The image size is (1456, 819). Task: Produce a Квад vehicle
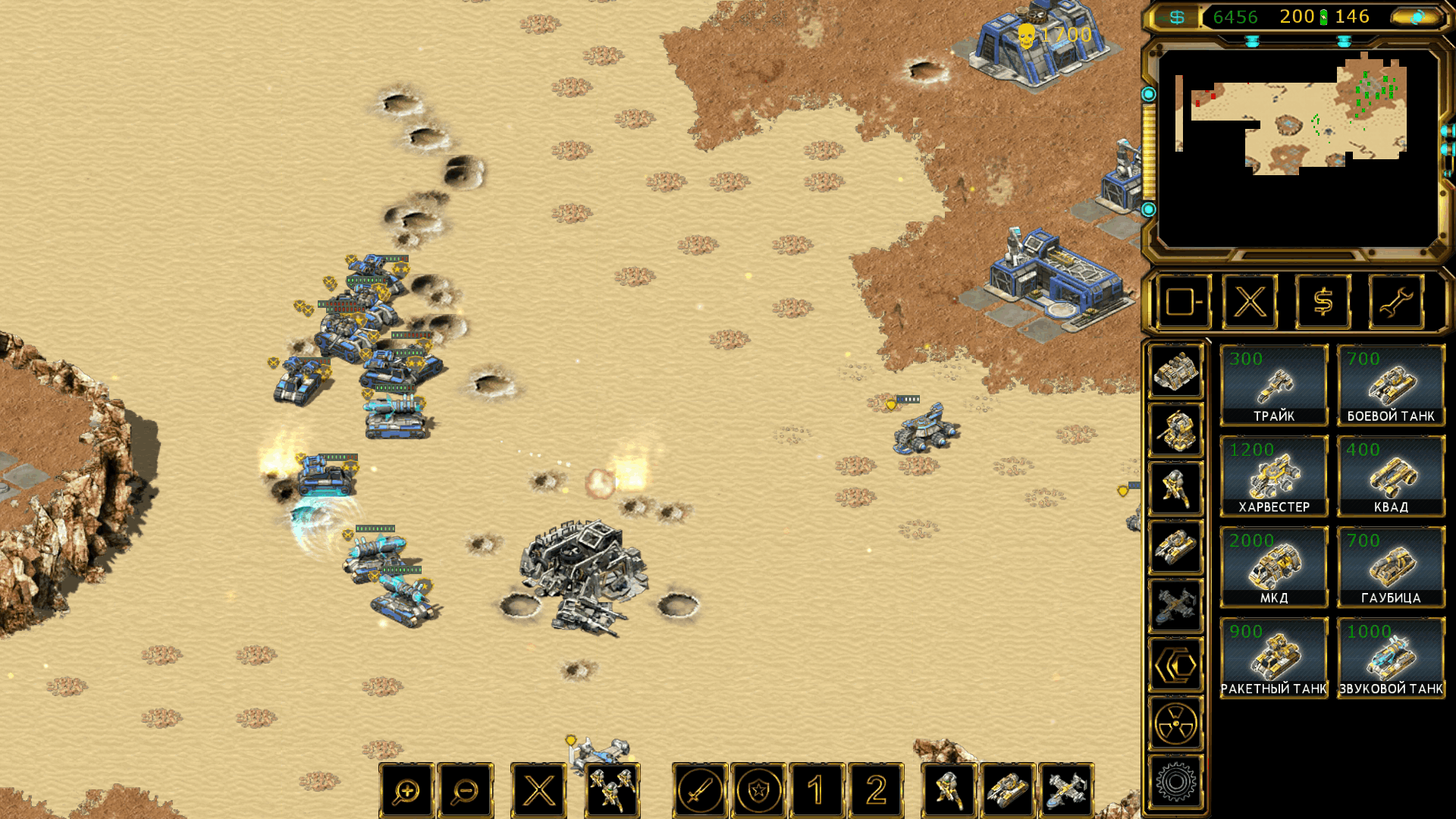(1391, 476)
